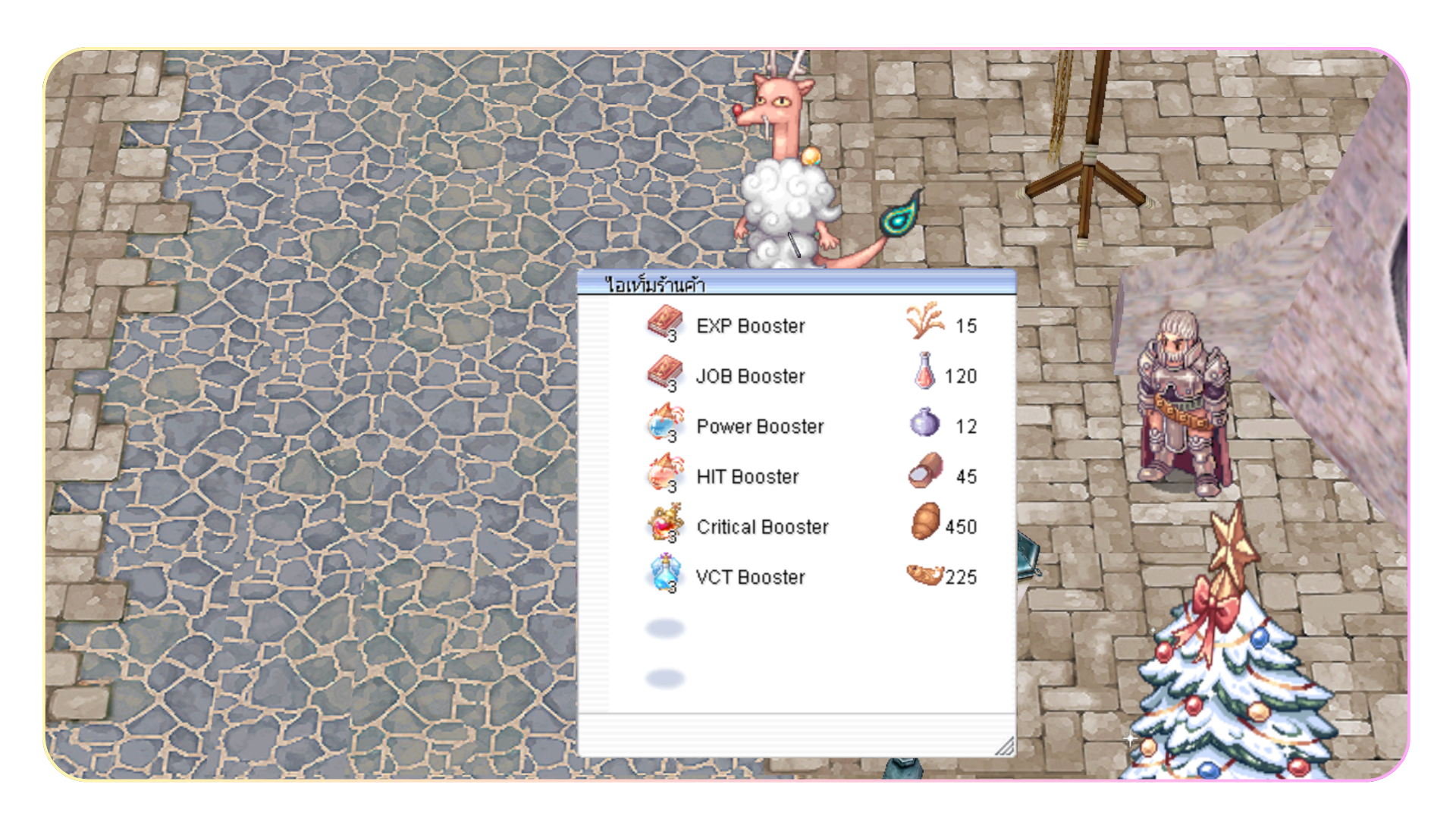Select HIT Booster in the shop
1456x819 pixels.
tap(747, 476)
